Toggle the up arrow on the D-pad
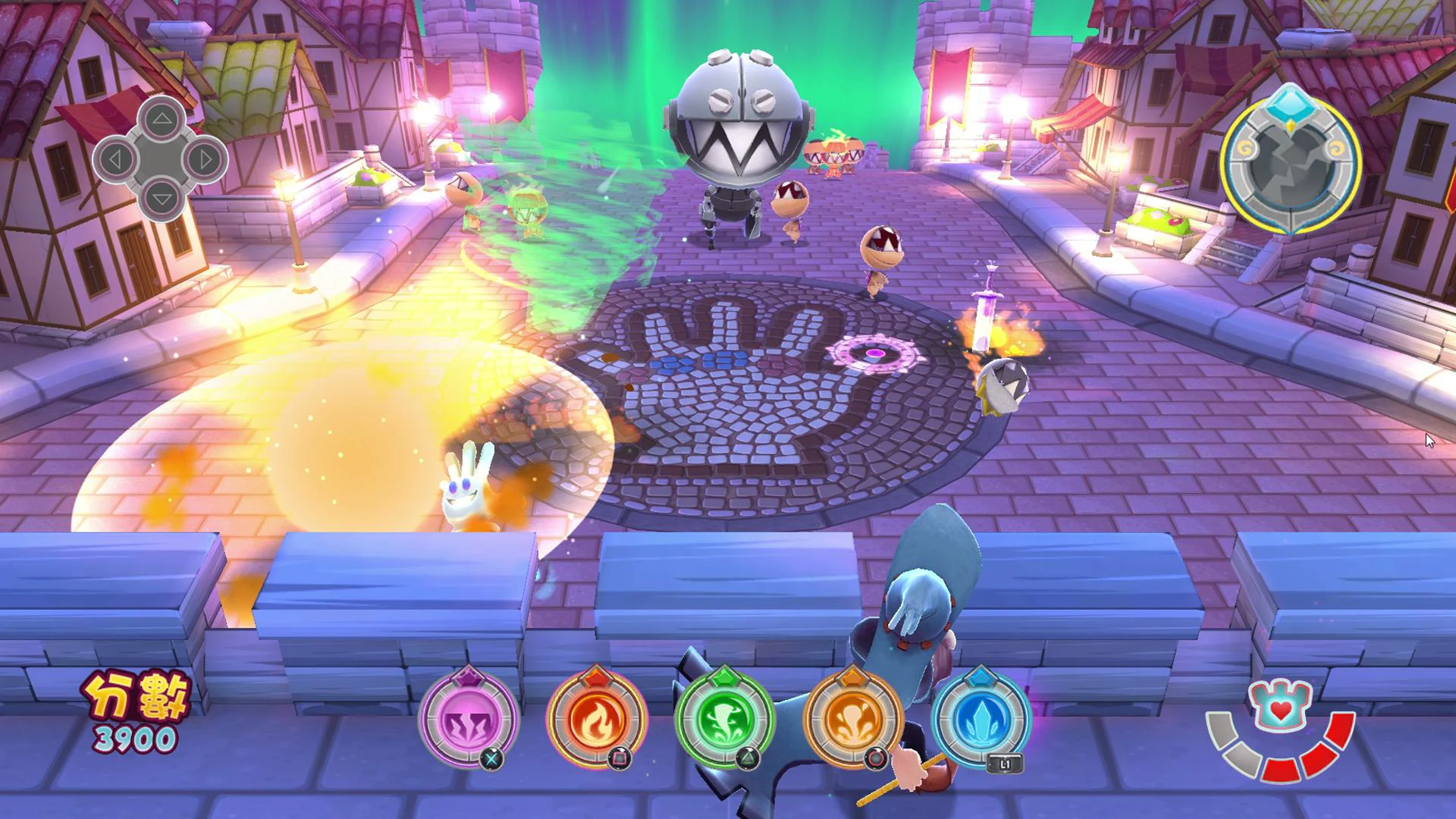The width and height of the screenshot is (1456, 819). click(x=162, y=120)
